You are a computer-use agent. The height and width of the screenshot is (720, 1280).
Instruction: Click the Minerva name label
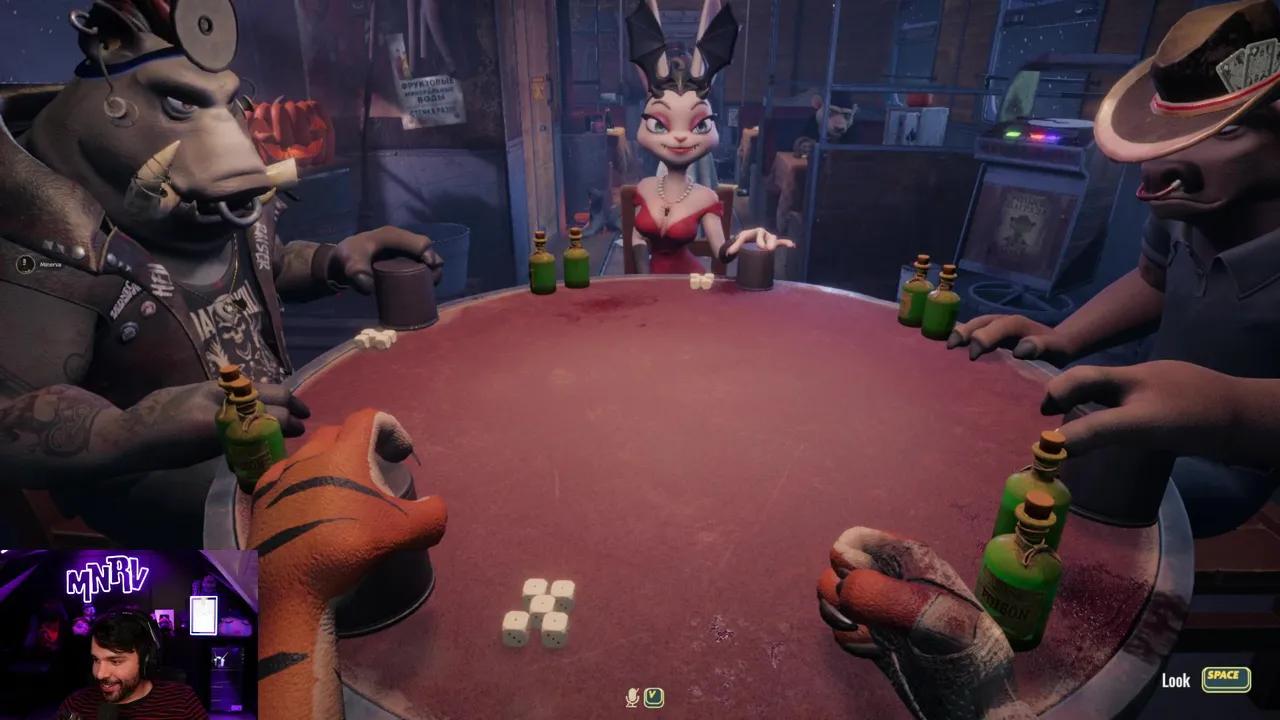coord(50,263)
